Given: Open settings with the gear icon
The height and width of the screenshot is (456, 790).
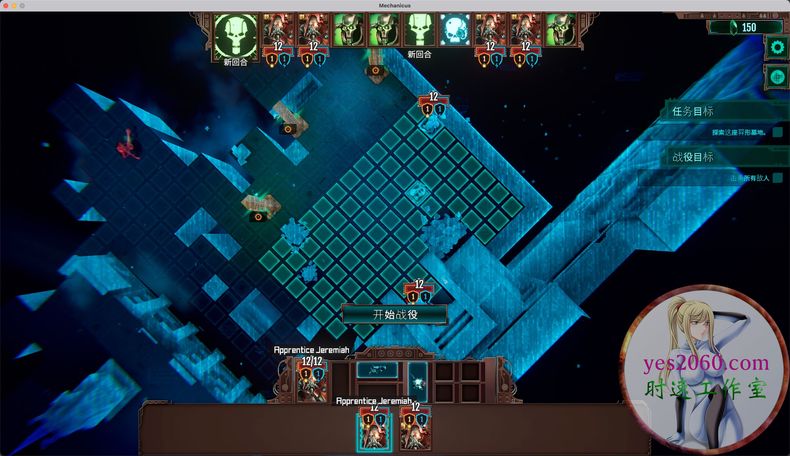Looking at the screenshot, I should click(x=777, y=48).
